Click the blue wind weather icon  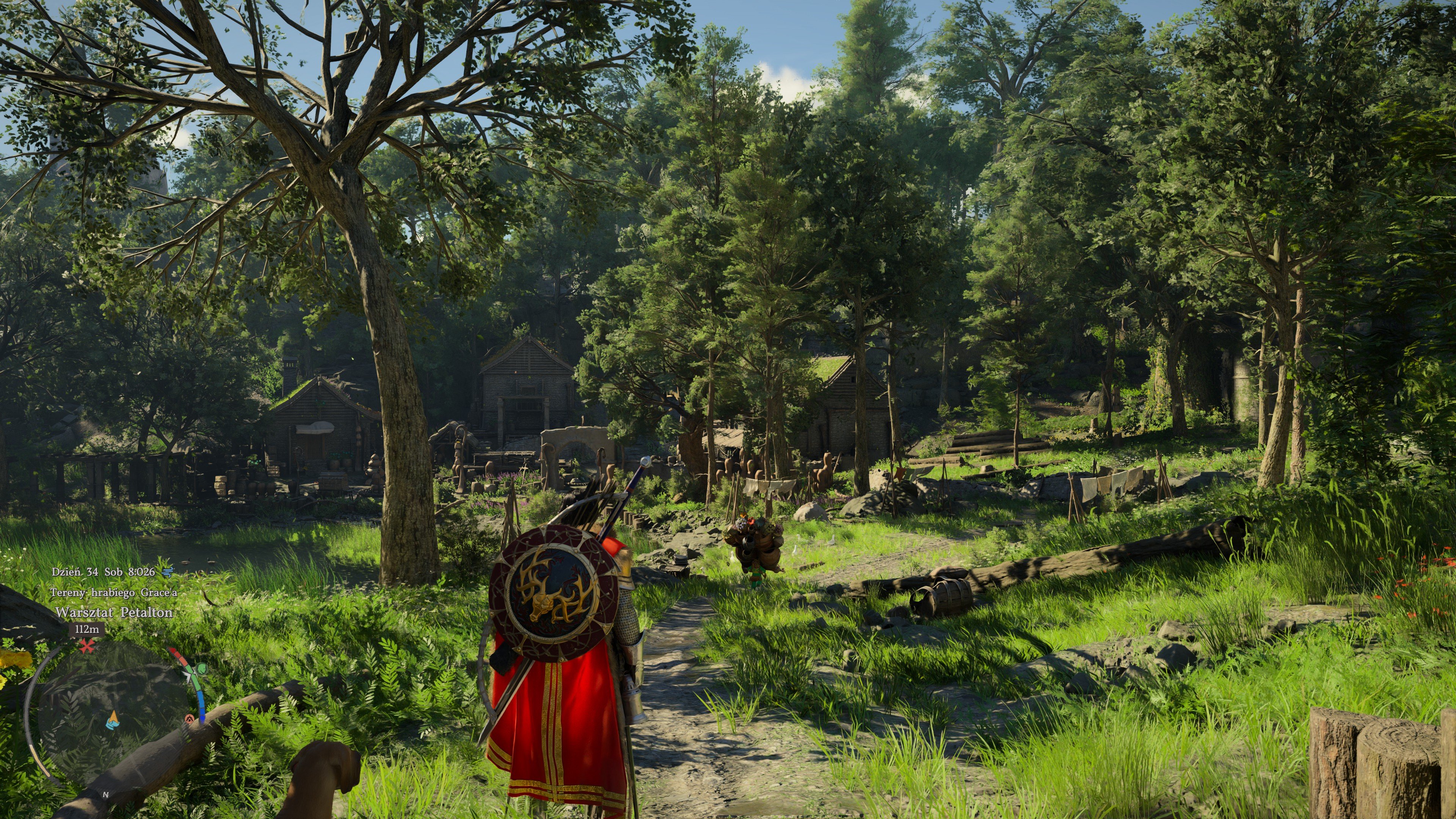tap(167, 572)
